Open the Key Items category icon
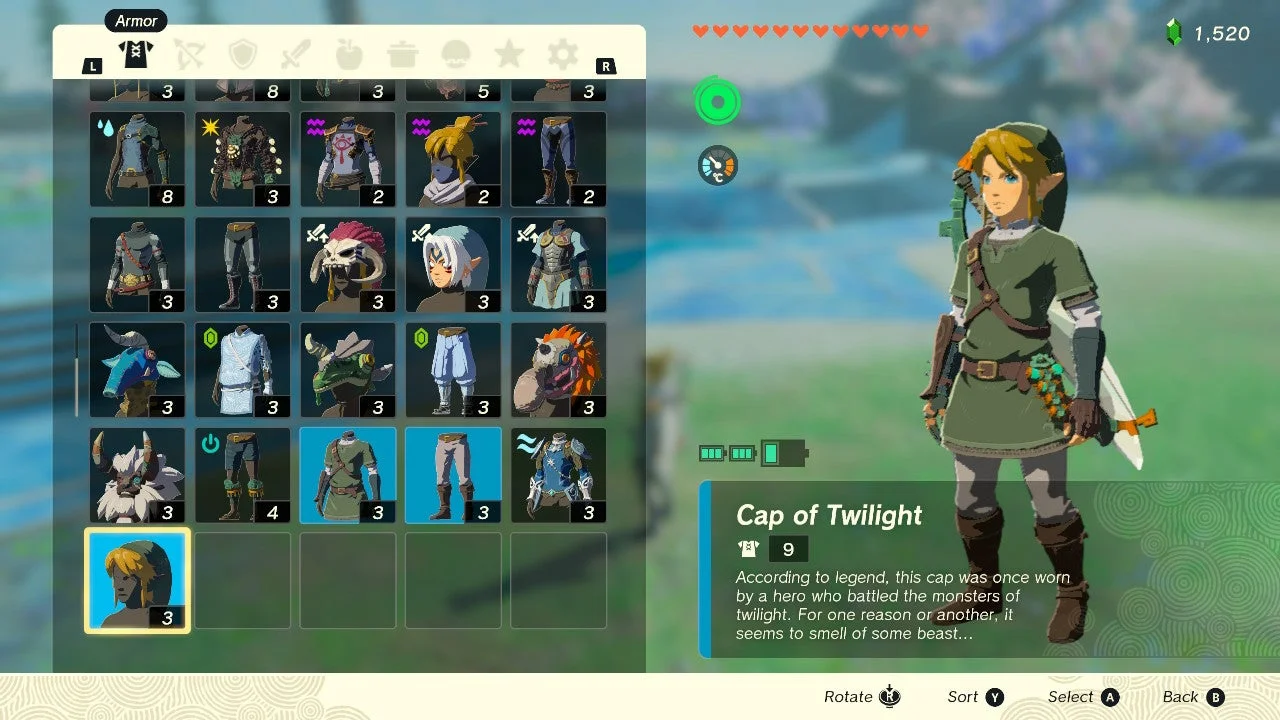The image size is (1280, 720). point(456,54)
